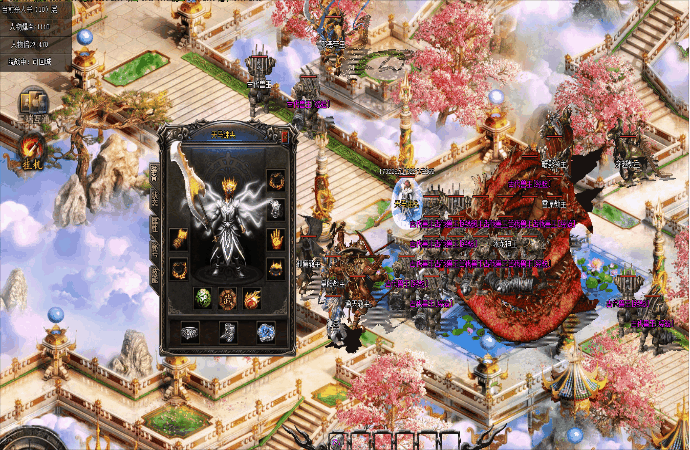The width and height of the screenshot is (690, 450).
Task: Open the 三端互通 icon
Action: tap(34, 105)
